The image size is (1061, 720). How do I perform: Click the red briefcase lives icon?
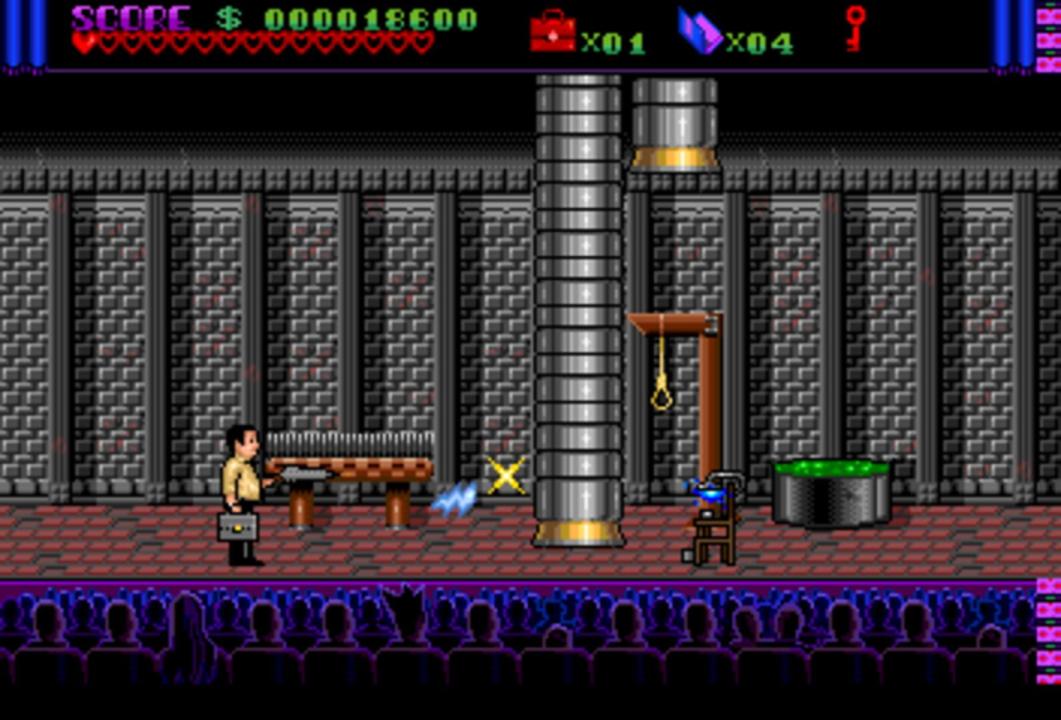[552, 31]
